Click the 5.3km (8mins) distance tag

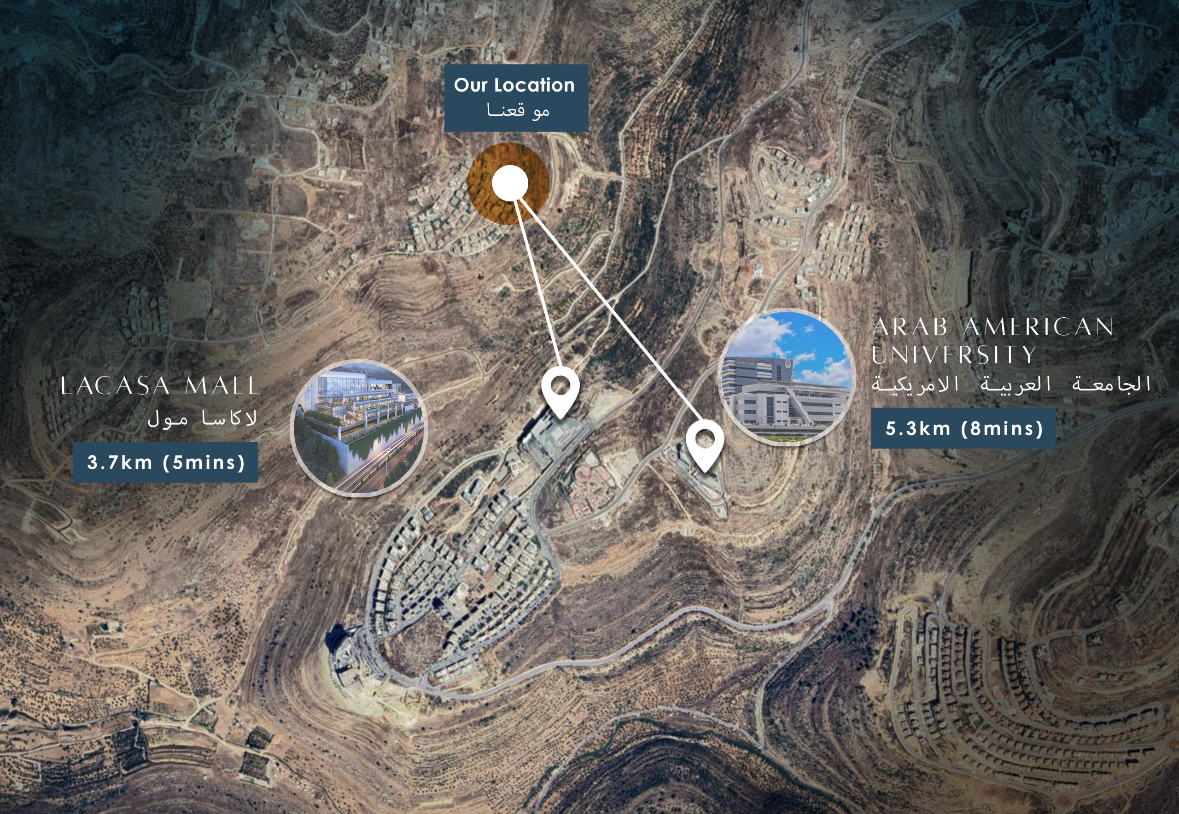(x=964, y=430)
